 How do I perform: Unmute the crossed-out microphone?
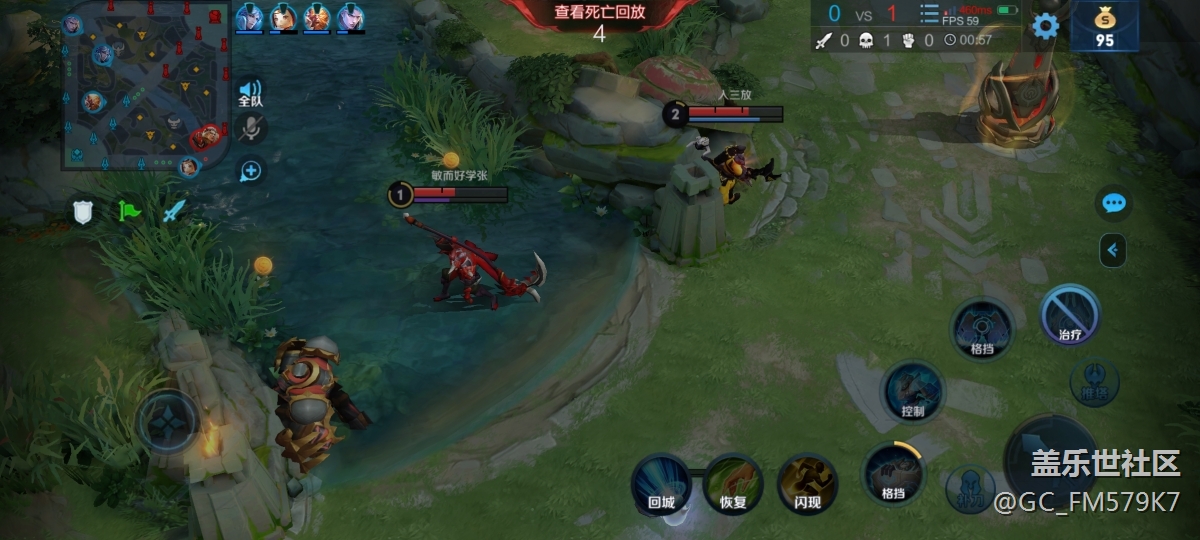251,128
